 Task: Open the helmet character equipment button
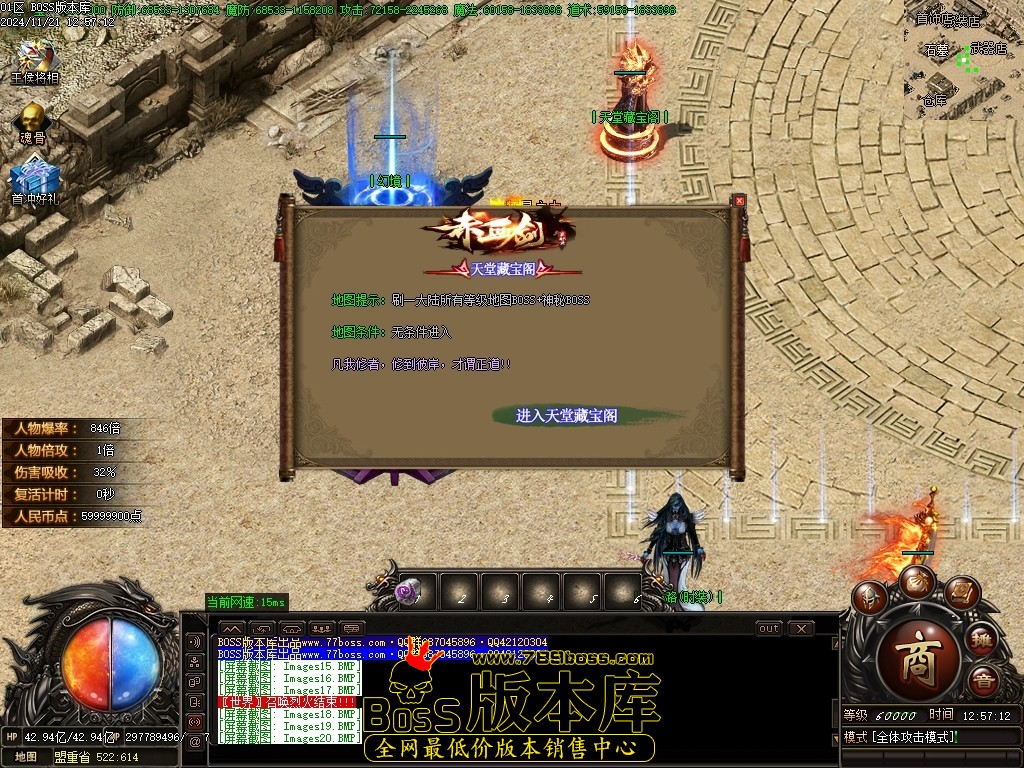[872, 598]
